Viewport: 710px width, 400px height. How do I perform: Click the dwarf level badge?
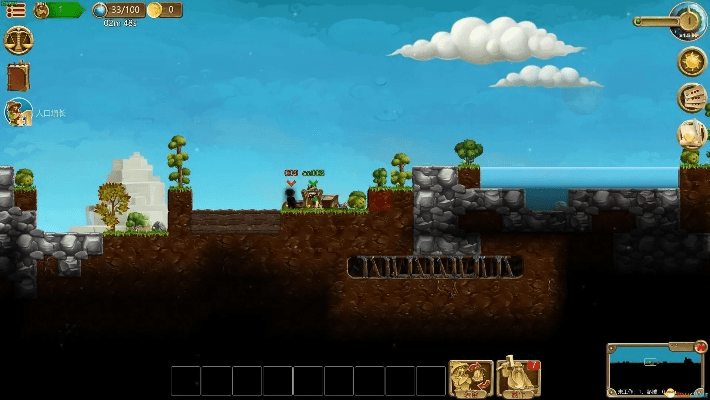tap(42, 10)
